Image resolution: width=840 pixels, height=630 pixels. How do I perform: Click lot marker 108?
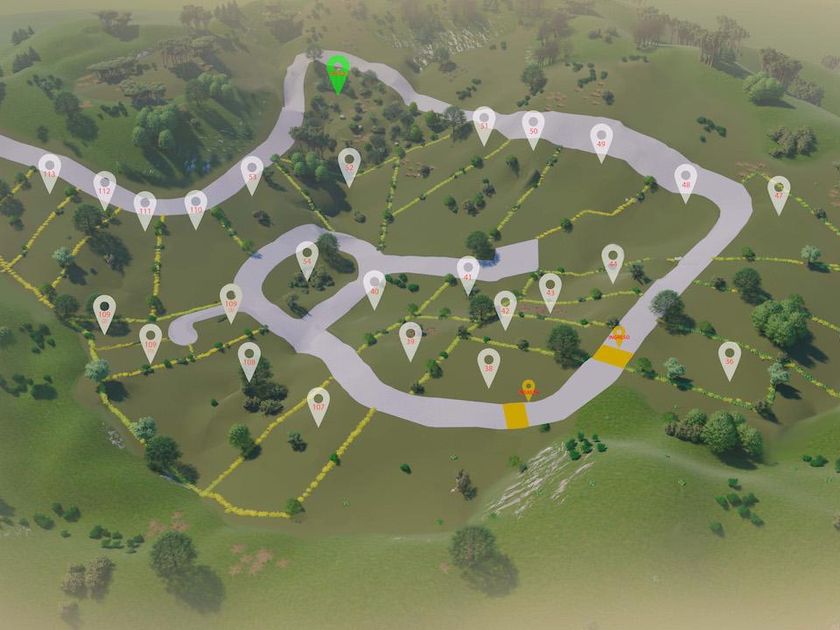pyautogui.click(x=249, y=357)
